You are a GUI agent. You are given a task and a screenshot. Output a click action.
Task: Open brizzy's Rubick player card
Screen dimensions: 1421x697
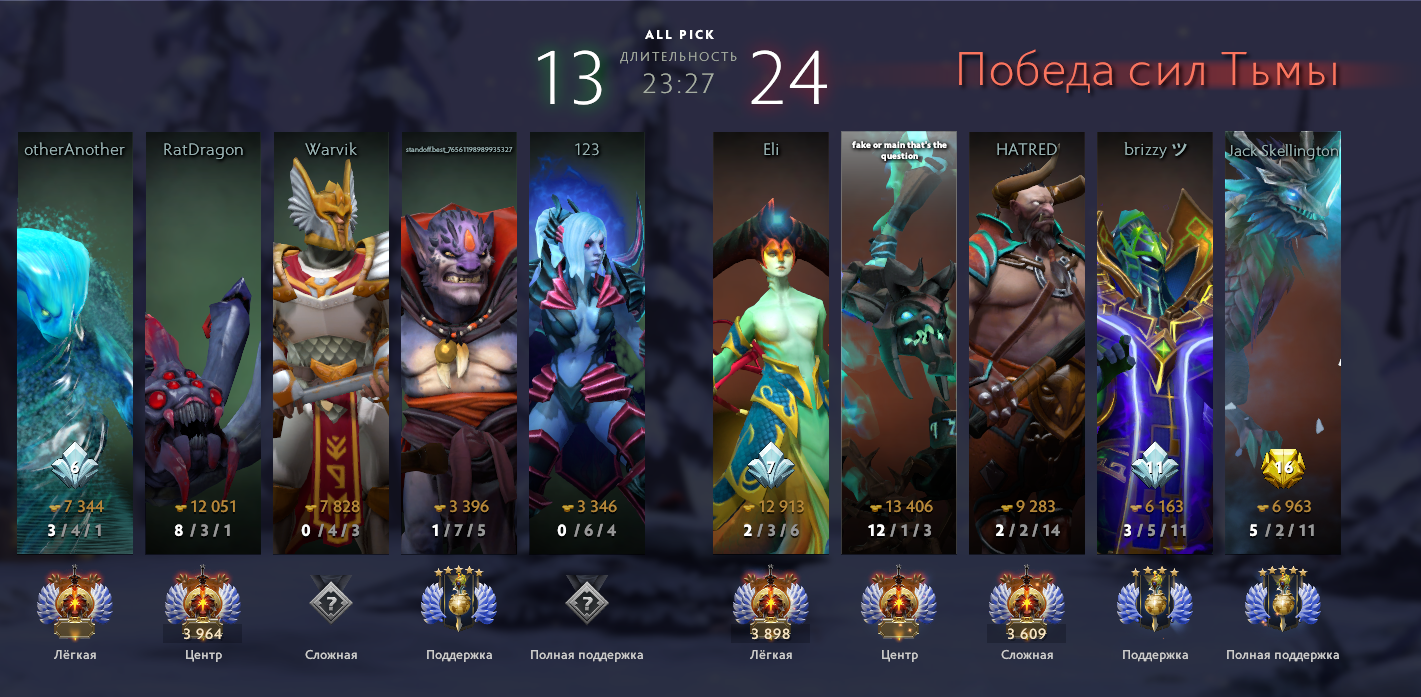(x=1155, y=340)
